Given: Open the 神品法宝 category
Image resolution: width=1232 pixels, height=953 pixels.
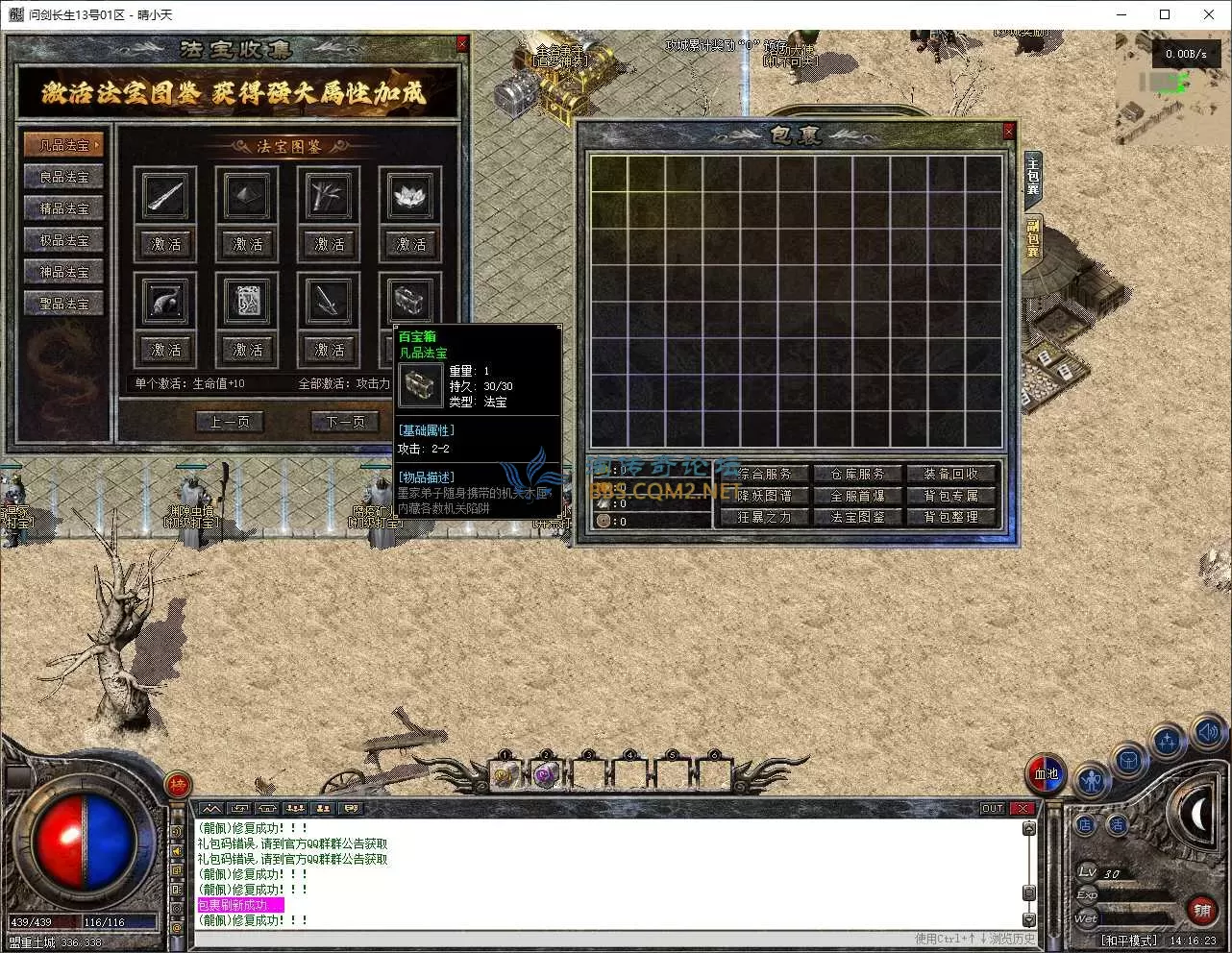Looking at the screenshot, I should coord(63,272).
